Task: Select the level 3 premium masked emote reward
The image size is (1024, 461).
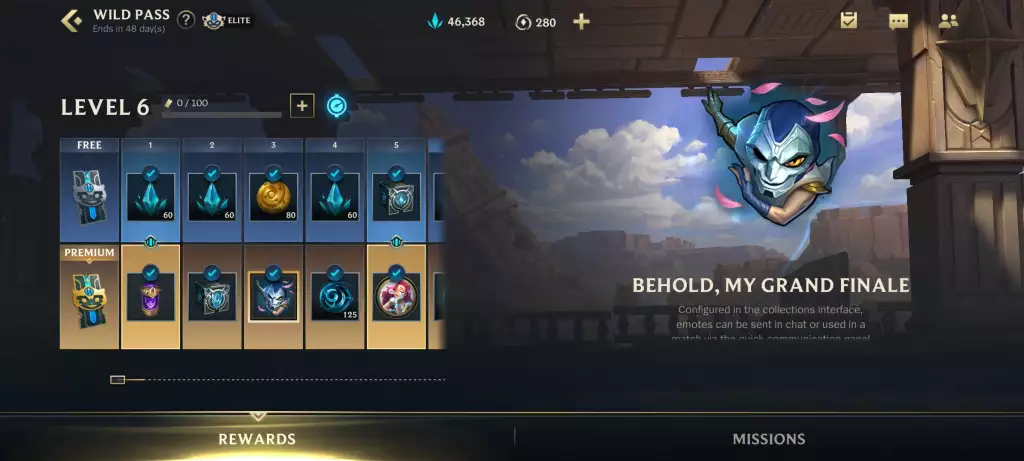Action: point(273,297)
